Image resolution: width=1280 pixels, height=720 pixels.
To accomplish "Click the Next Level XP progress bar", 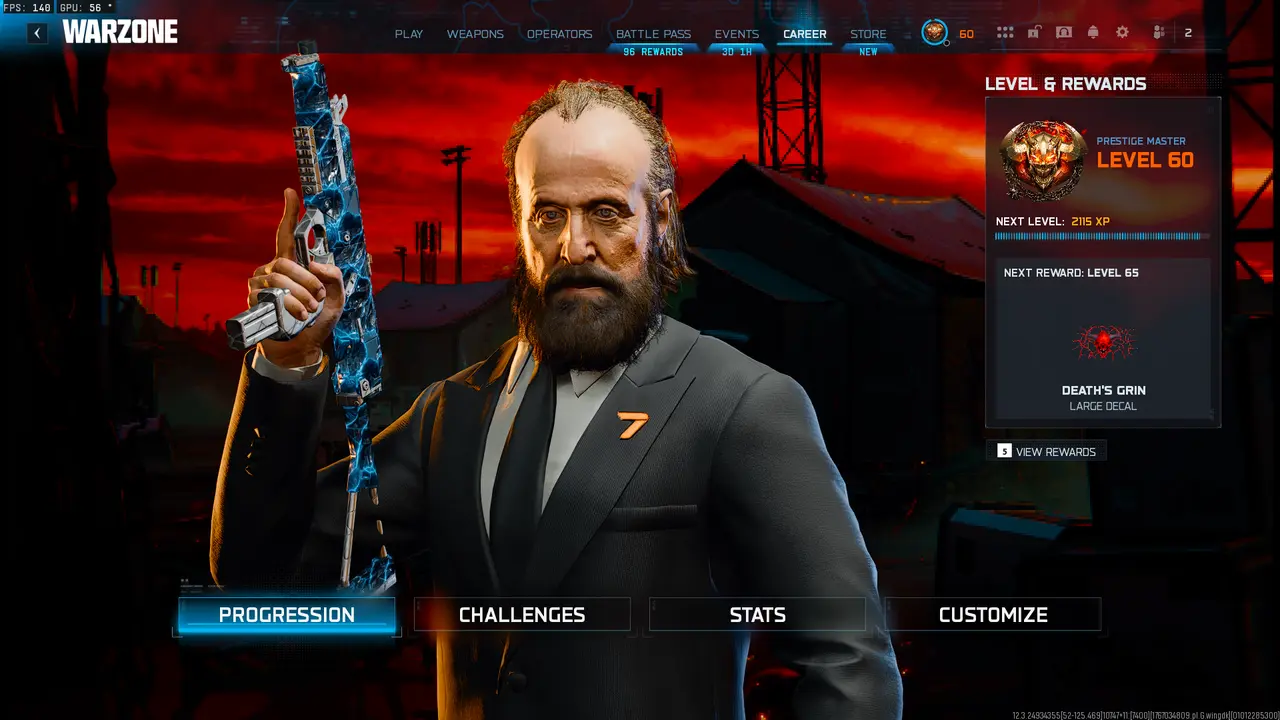I will 1100,236.
